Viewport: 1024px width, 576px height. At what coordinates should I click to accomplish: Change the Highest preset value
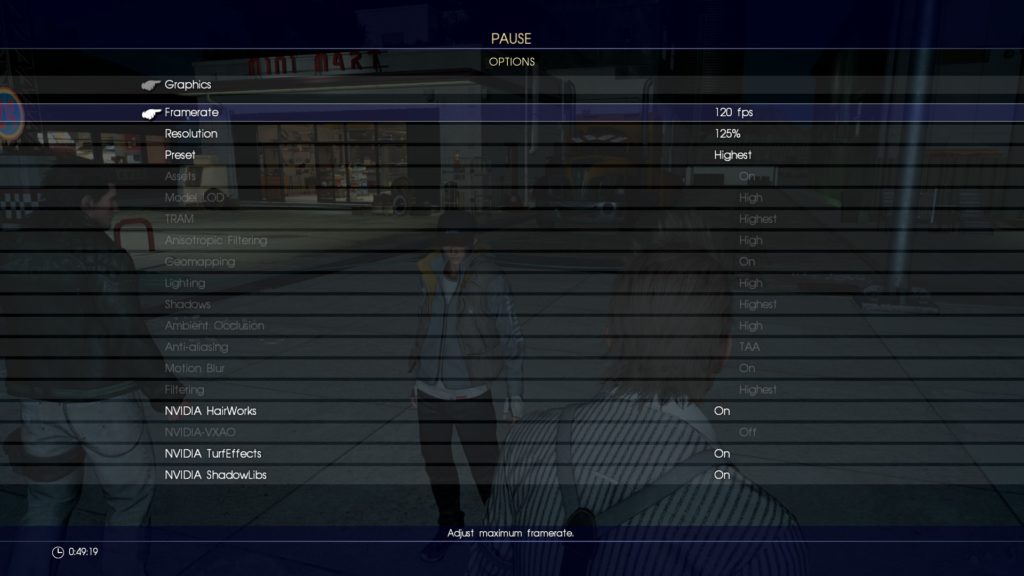pos(732,155)
